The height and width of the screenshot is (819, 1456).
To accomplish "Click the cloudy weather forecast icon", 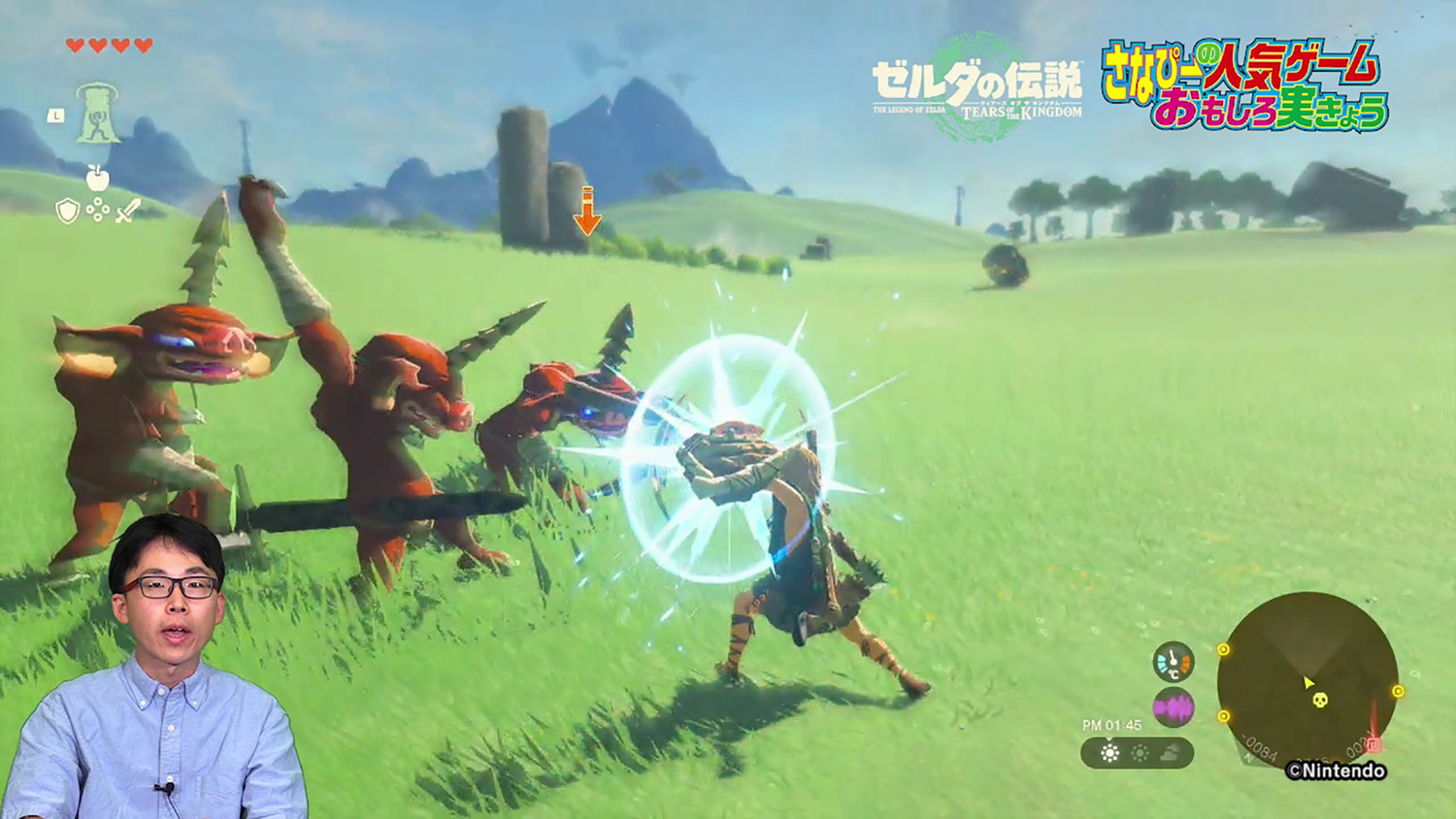I will click(1171, 753).
